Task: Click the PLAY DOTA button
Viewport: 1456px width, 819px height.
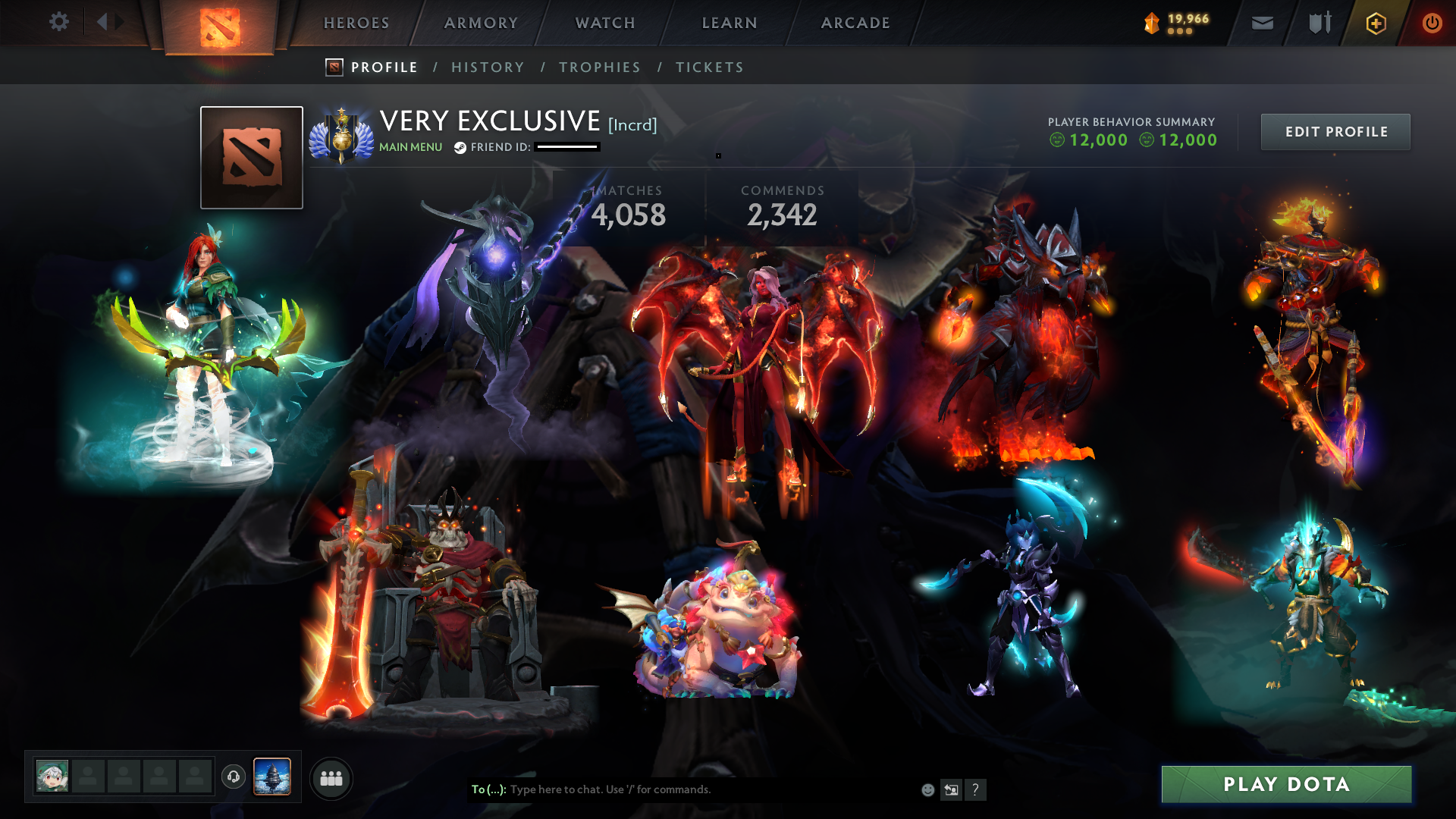Action: click(1286, 785)
